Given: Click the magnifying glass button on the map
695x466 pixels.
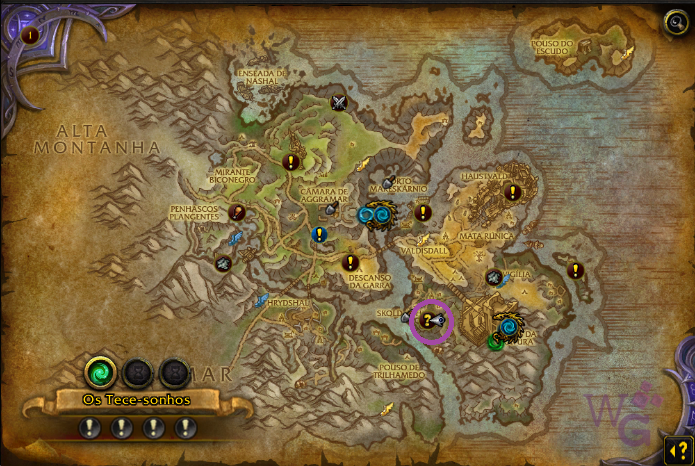Looking at the screenshot, I should [x=675, y=22].
